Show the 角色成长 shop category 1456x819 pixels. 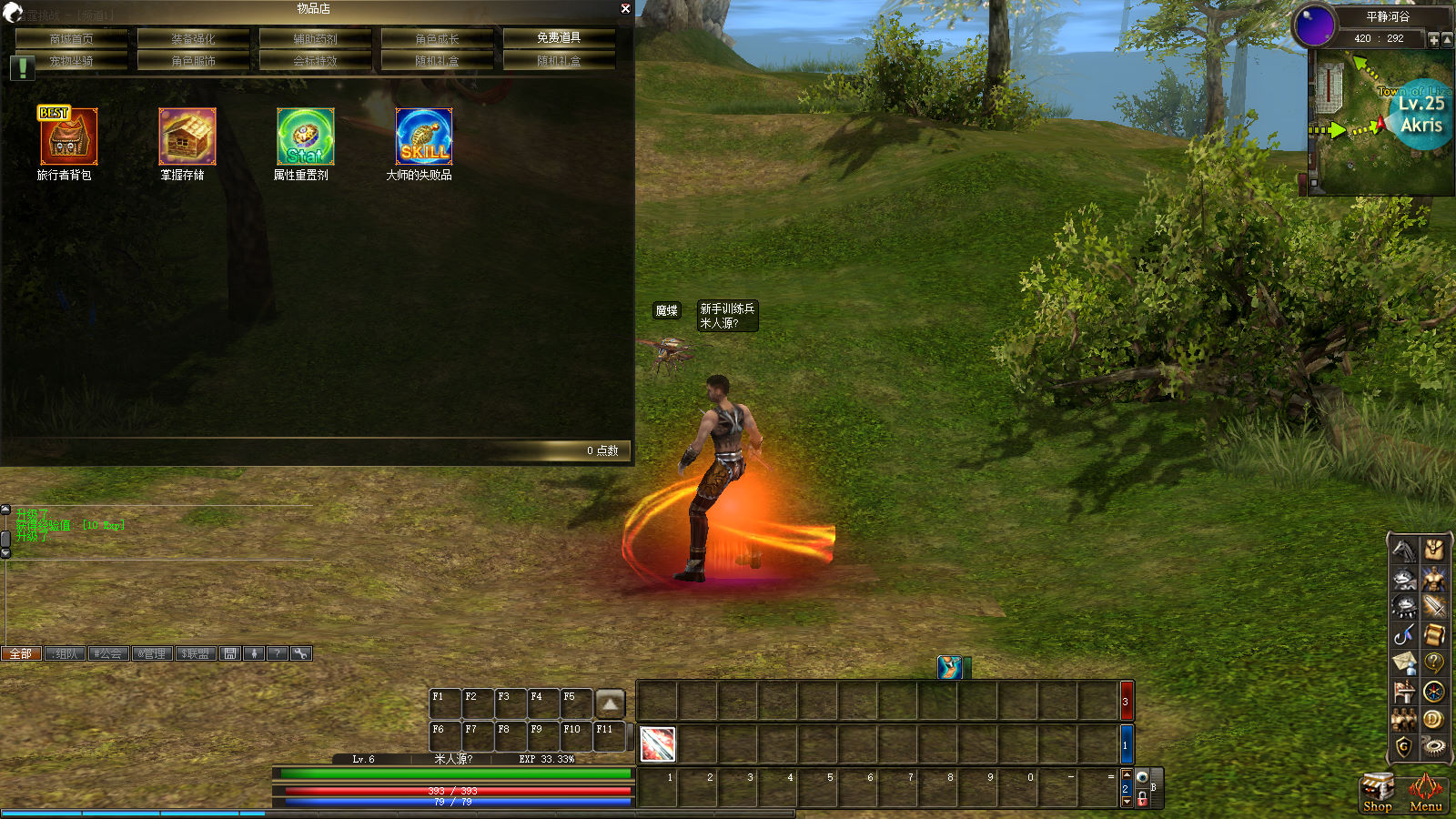pyautogui.click(x=437, y=38)
